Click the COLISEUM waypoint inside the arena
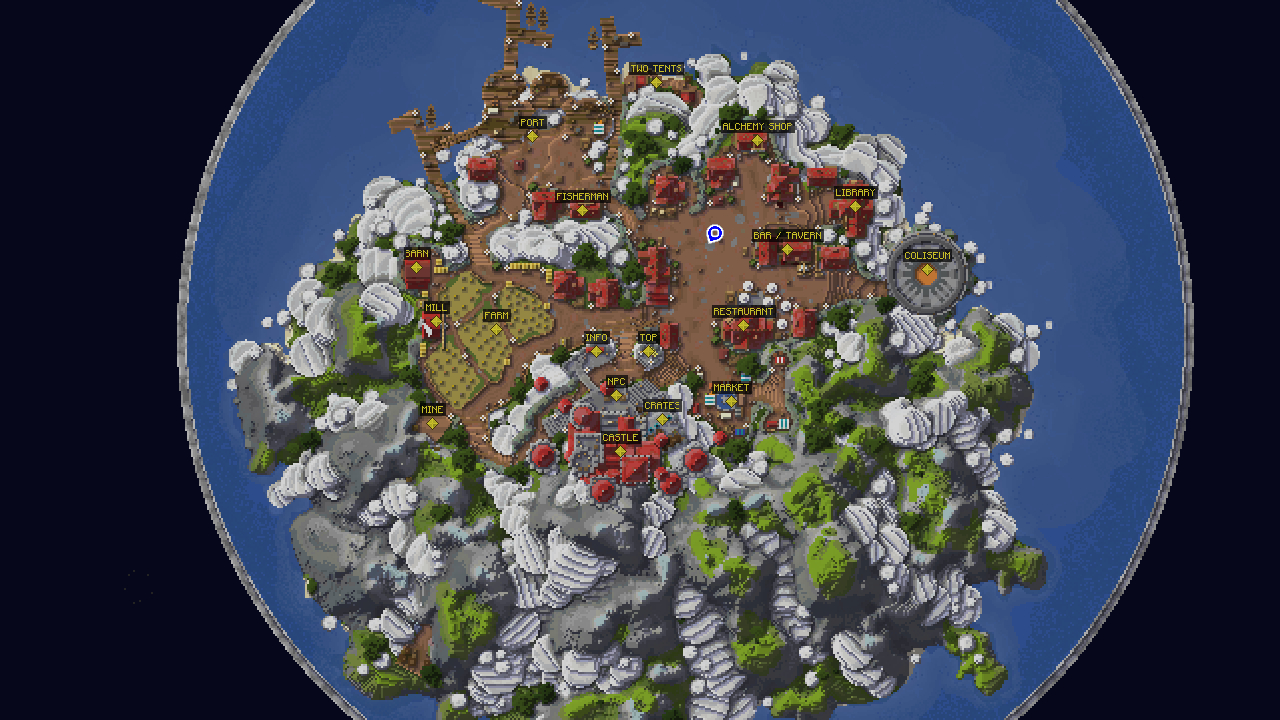1280x720 pixels. tap(925, 268)
